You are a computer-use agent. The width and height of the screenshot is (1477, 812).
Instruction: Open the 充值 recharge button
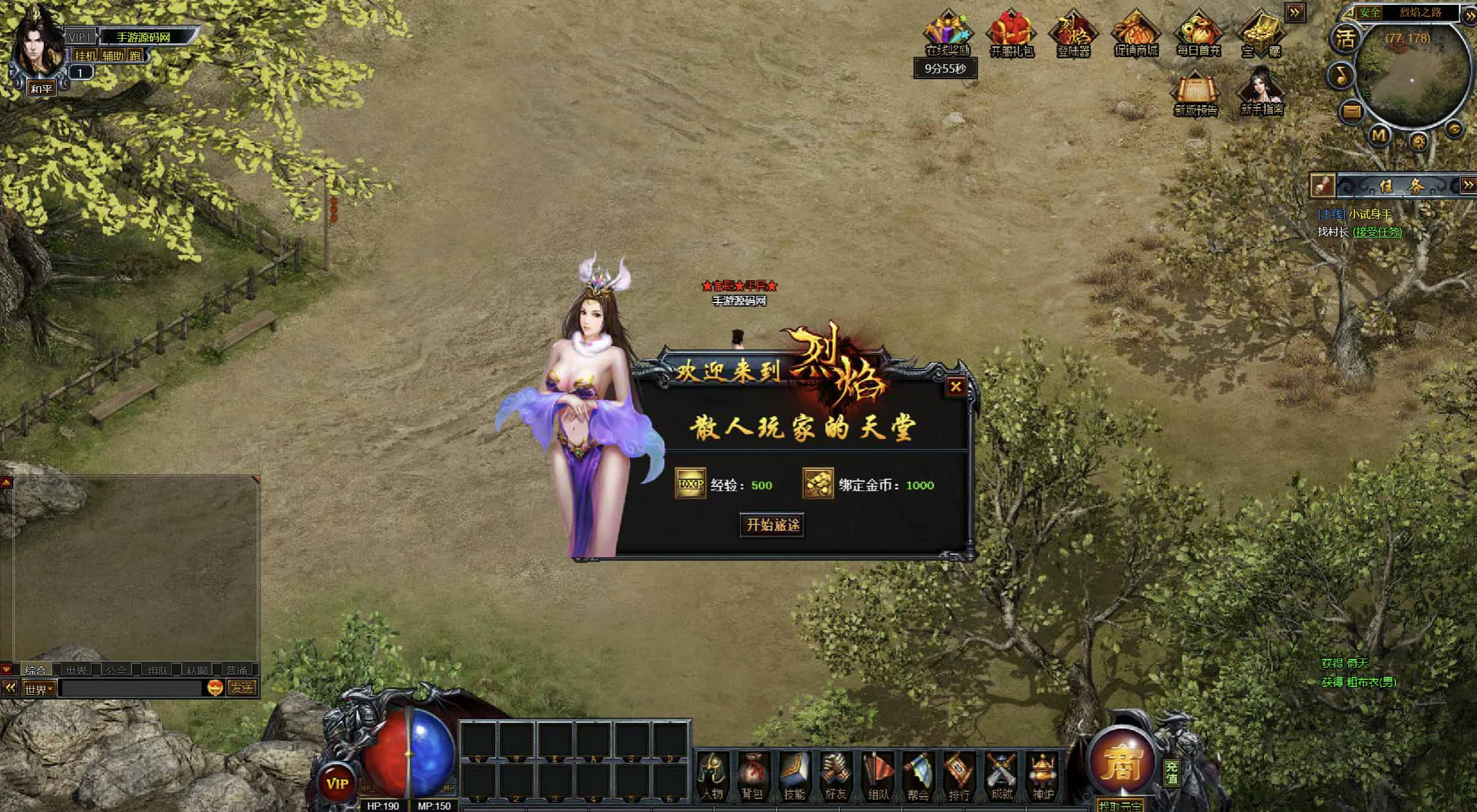coord(1171,773)
